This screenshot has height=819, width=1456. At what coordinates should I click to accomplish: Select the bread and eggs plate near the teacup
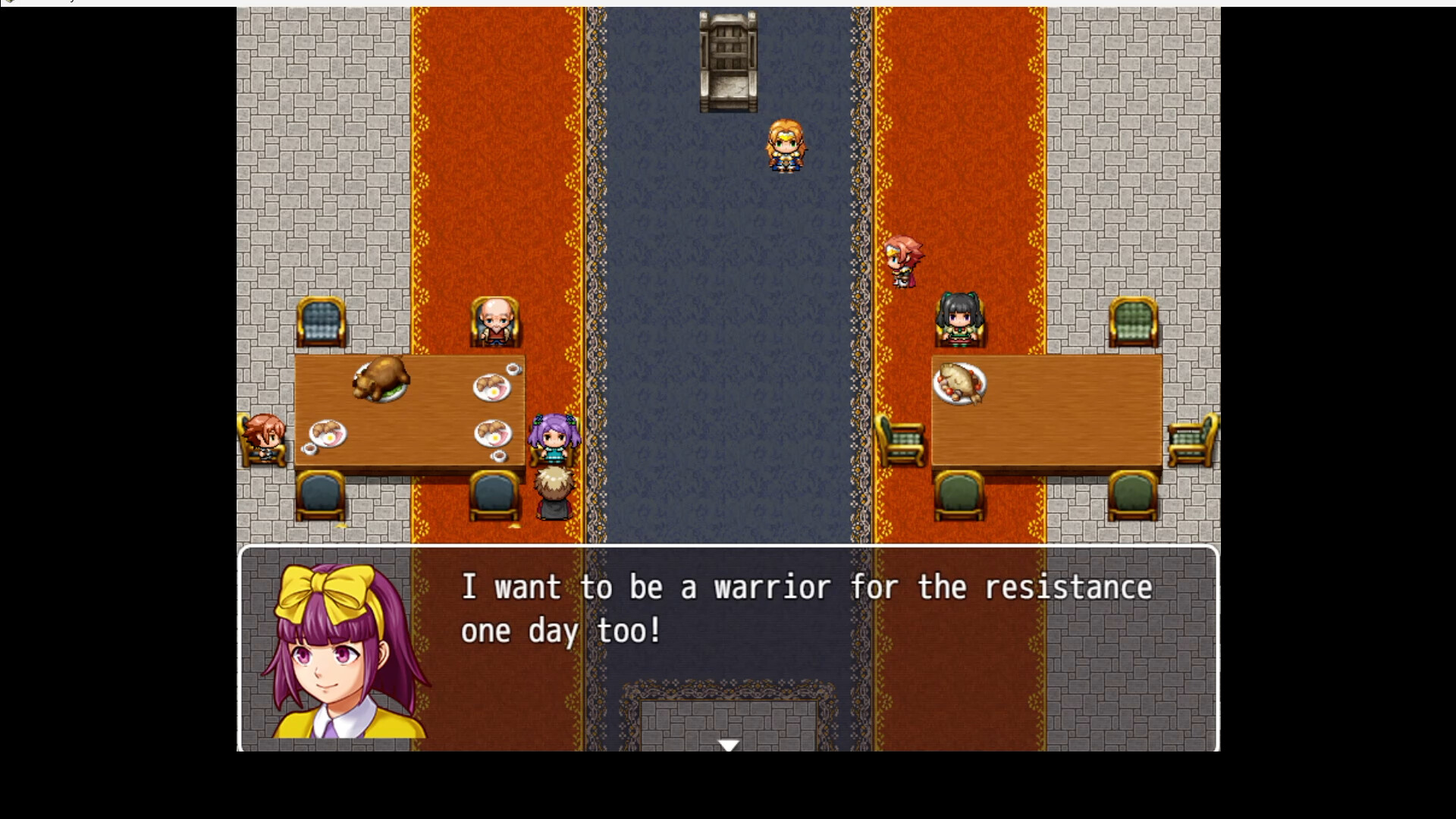point(493,387)
